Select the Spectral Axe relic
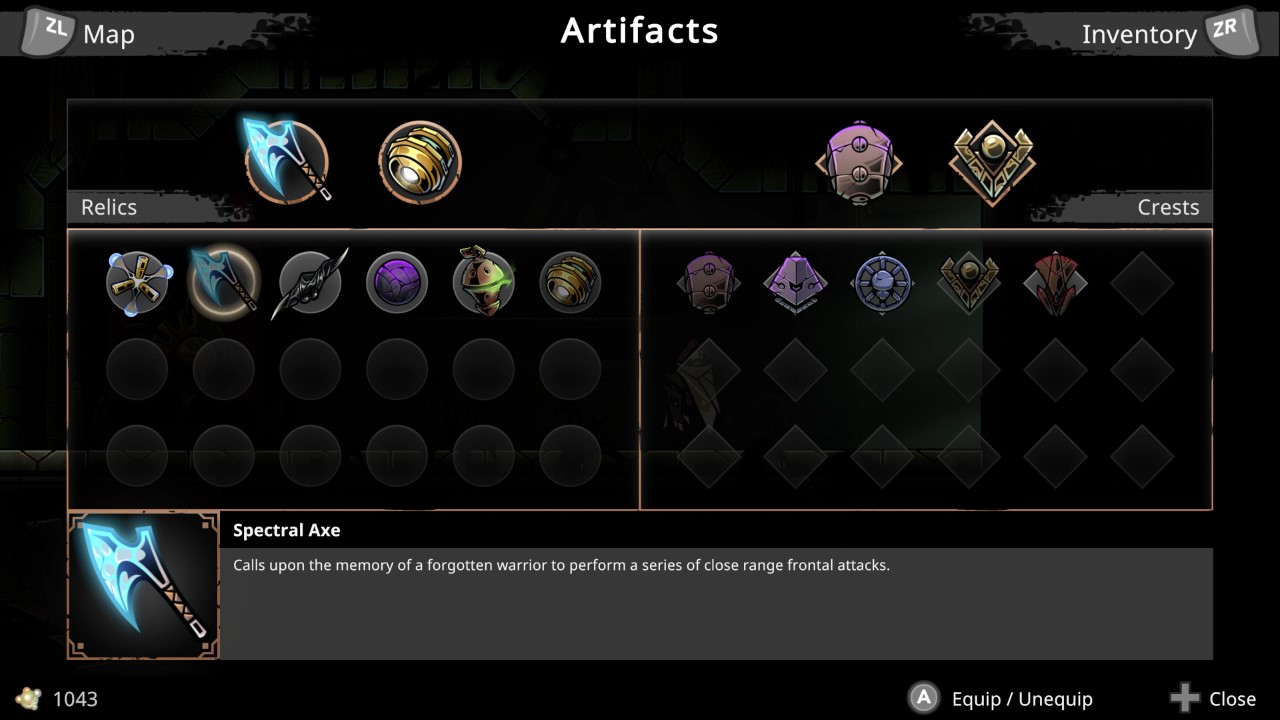1280x720 pixels. (223, 282)
